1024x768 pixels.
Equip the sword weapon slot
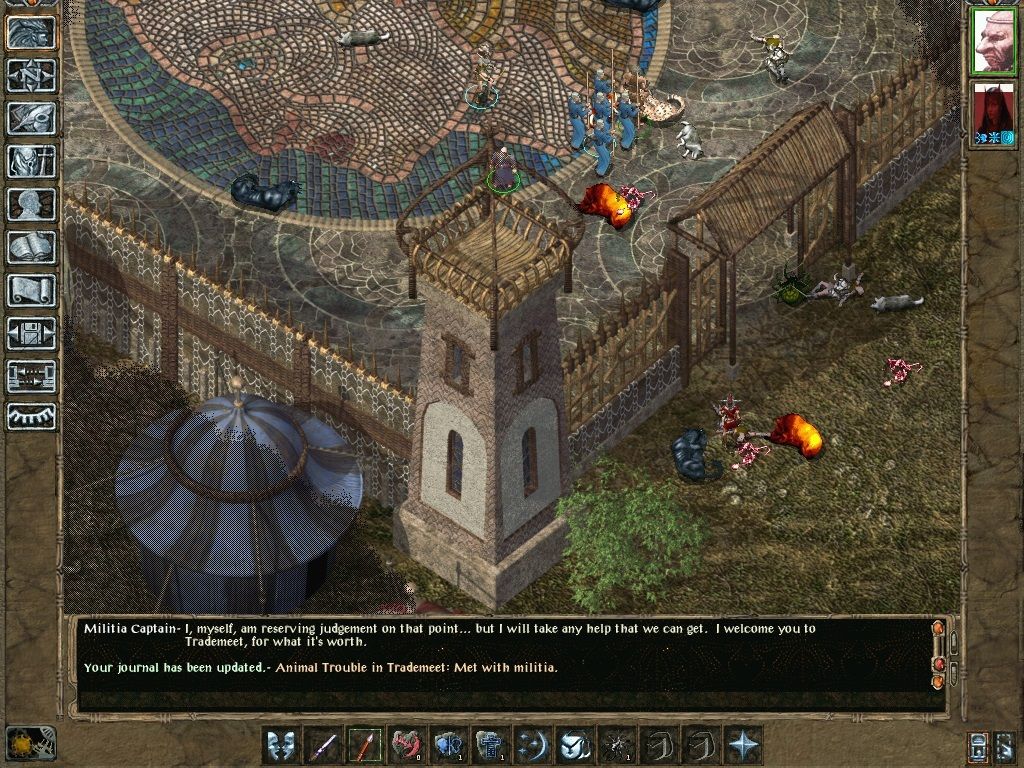pyautogui.click(x=323, y=745)
